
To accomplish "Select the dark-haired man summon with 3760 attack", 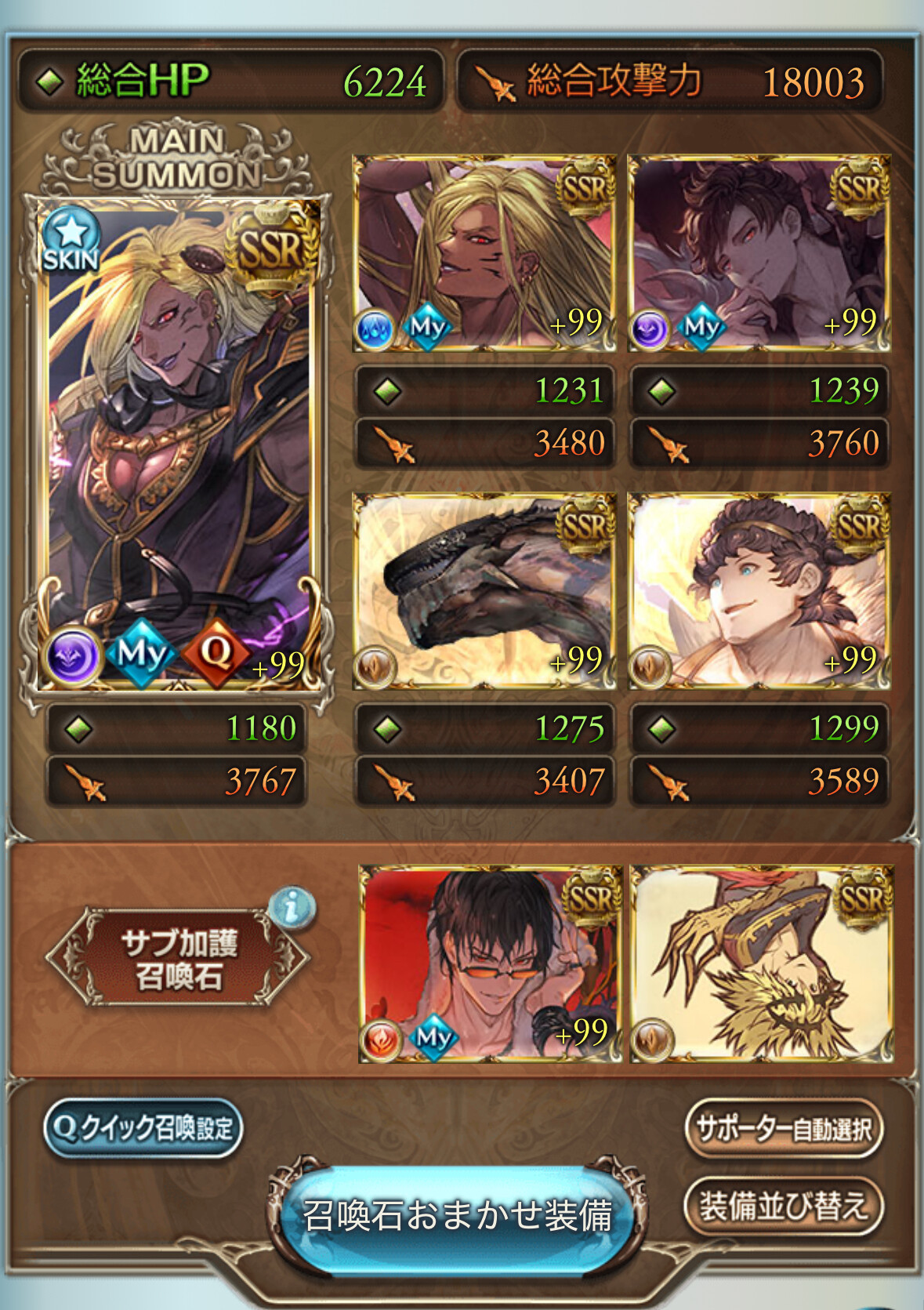I will tap(759, 252).
